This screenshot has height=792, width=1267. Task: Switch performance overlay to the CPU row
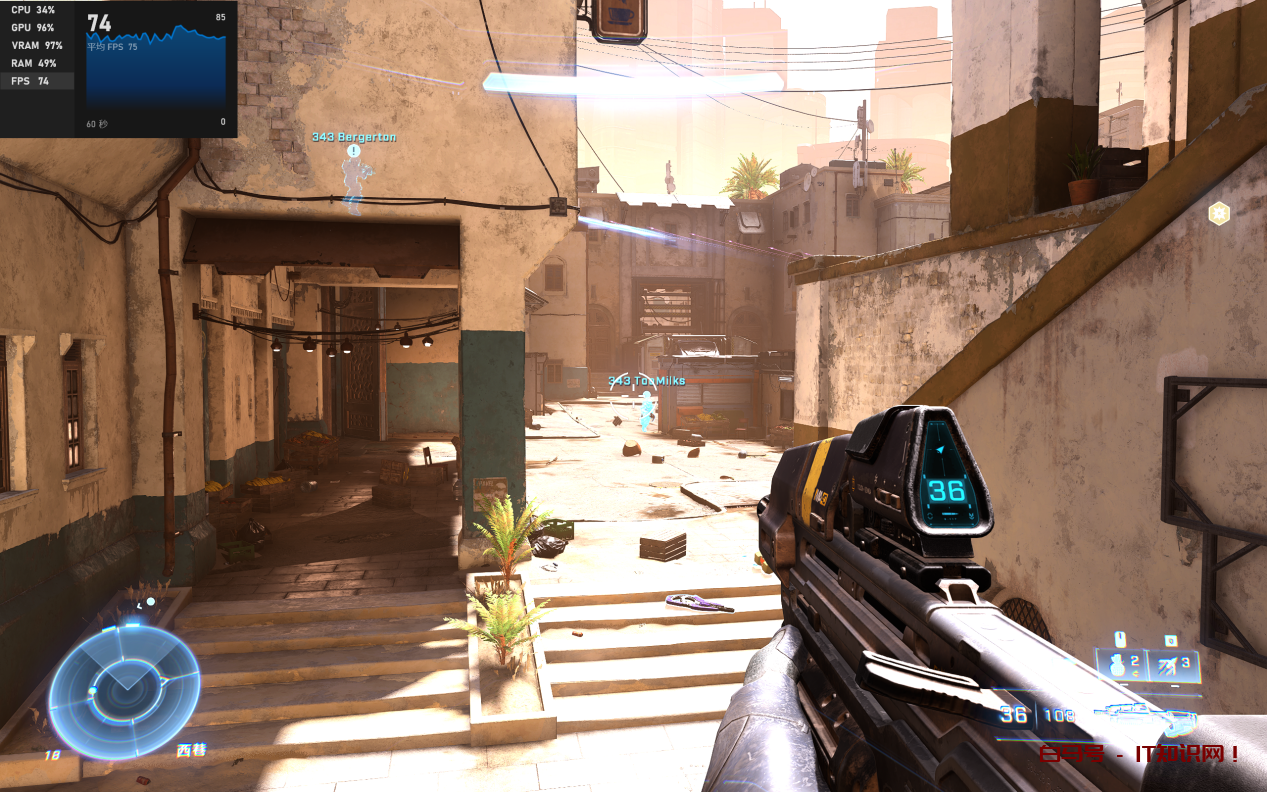point(37,10)
